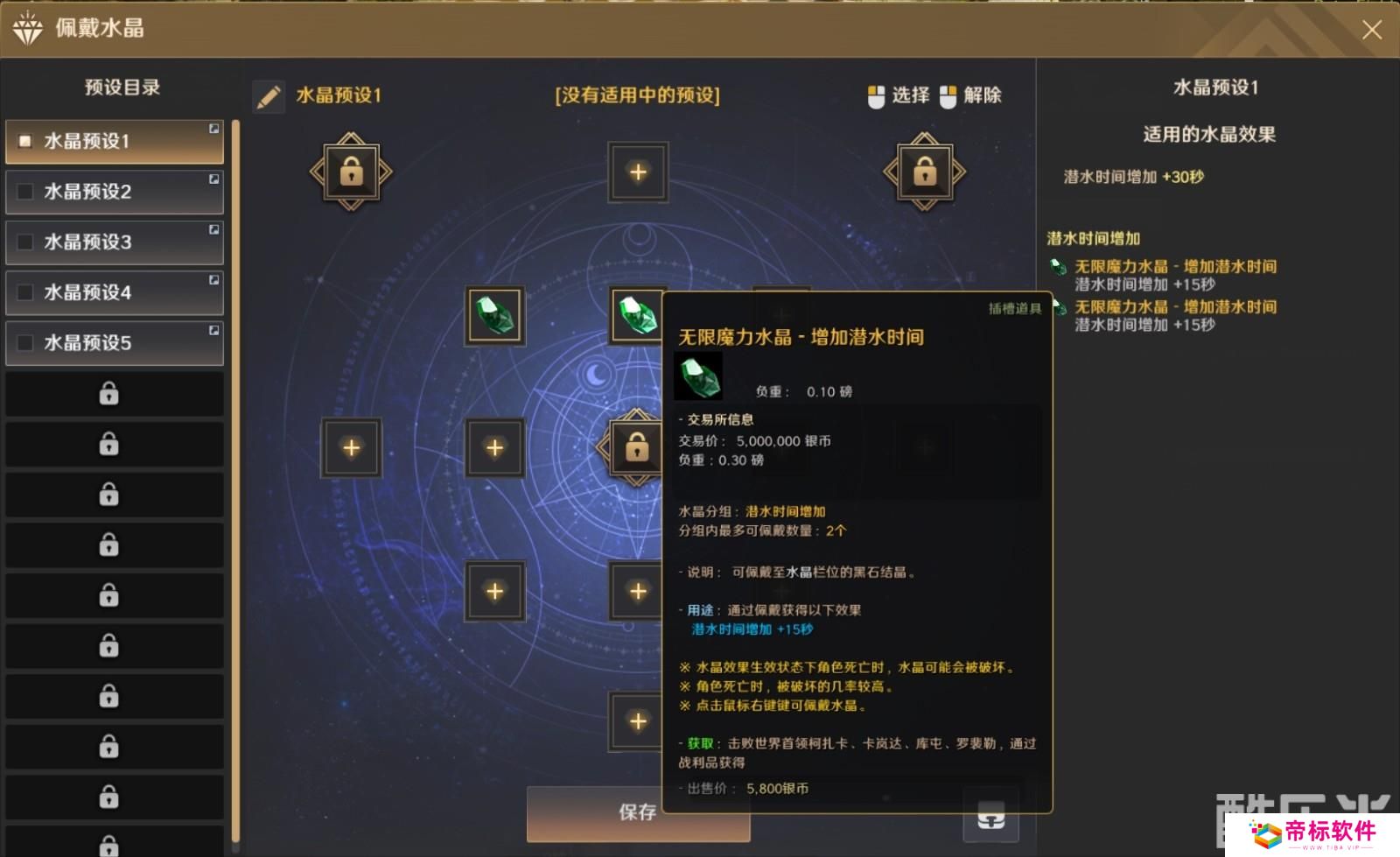Viewport: 1400px width, 857px height.
Task: Enable the checkbox next to 水晶预设2
Action: click(x=24, y=192)
